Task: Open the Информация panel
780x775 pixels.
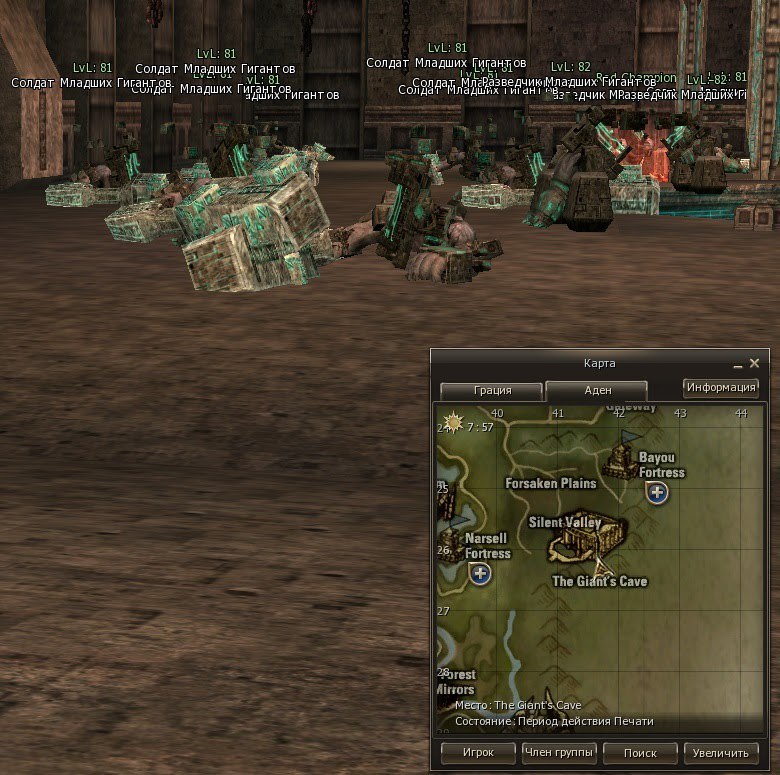Action: [x=721, y=388]
